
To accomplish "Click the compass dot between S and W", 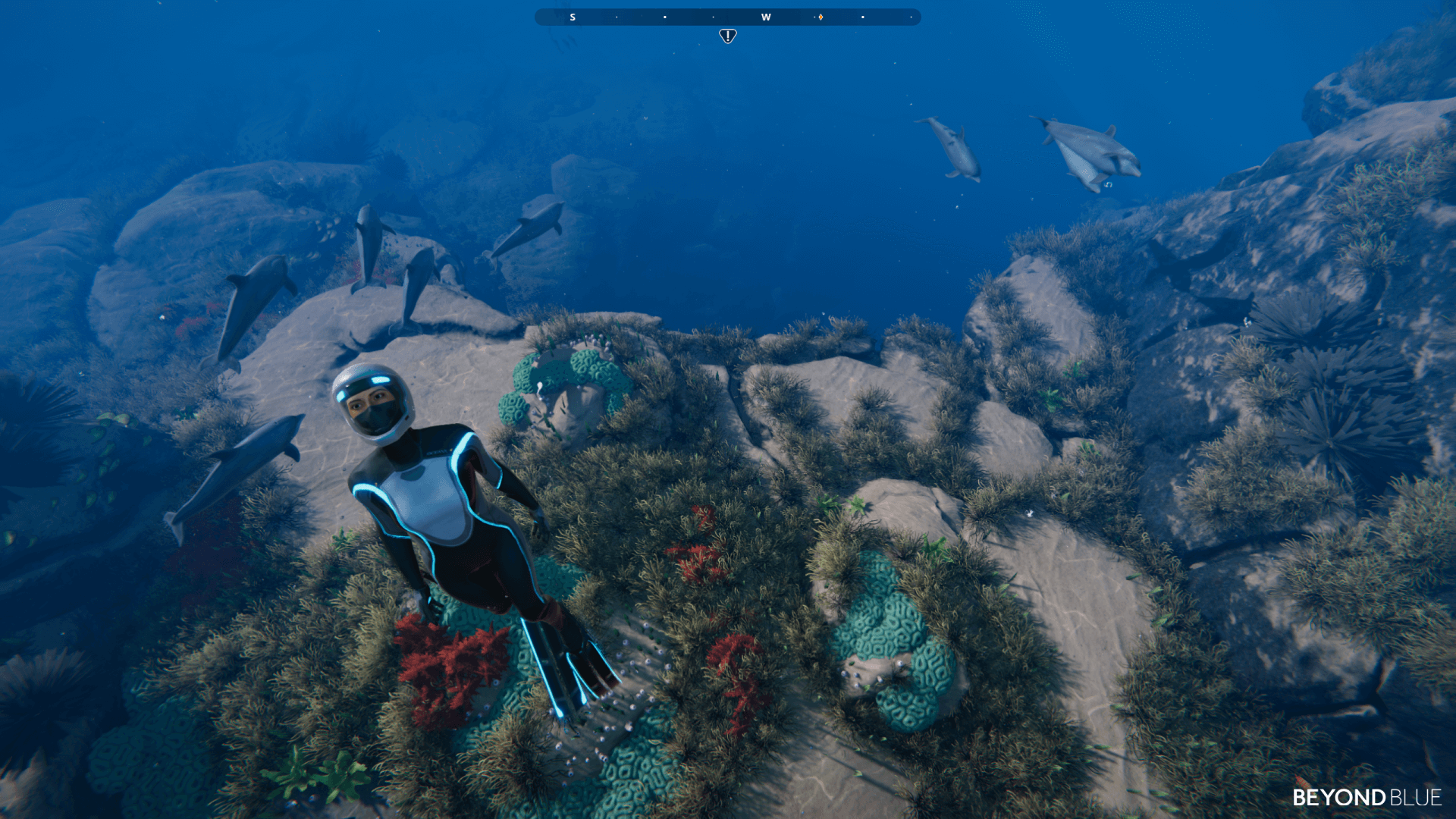I will coord(665,17).
